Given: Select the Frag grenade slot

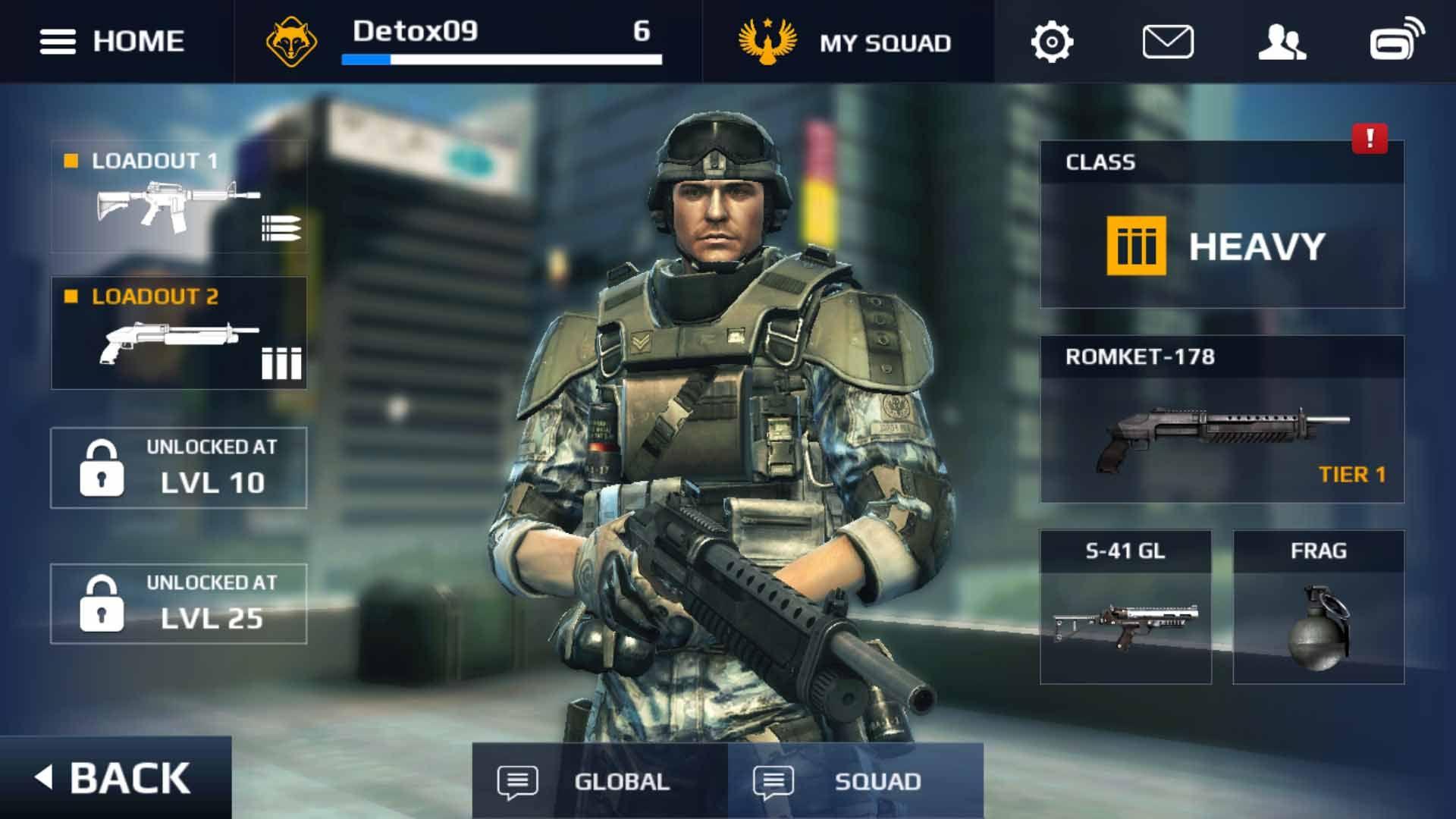Looking at the screenshot, I should coord(1318,607).
